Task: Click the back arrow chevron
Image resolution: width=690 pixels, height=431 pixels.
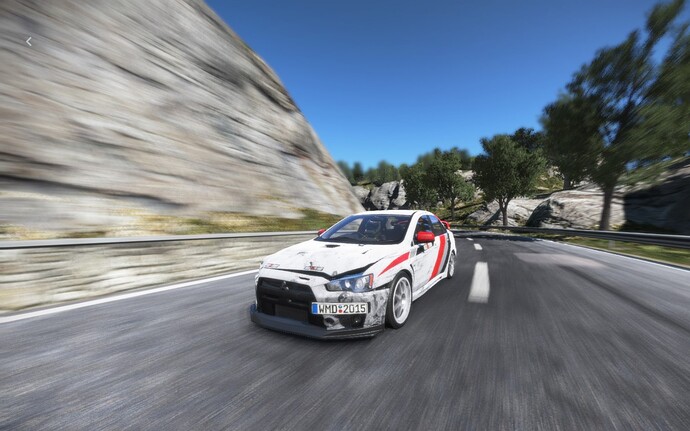Action: [28, 41]
